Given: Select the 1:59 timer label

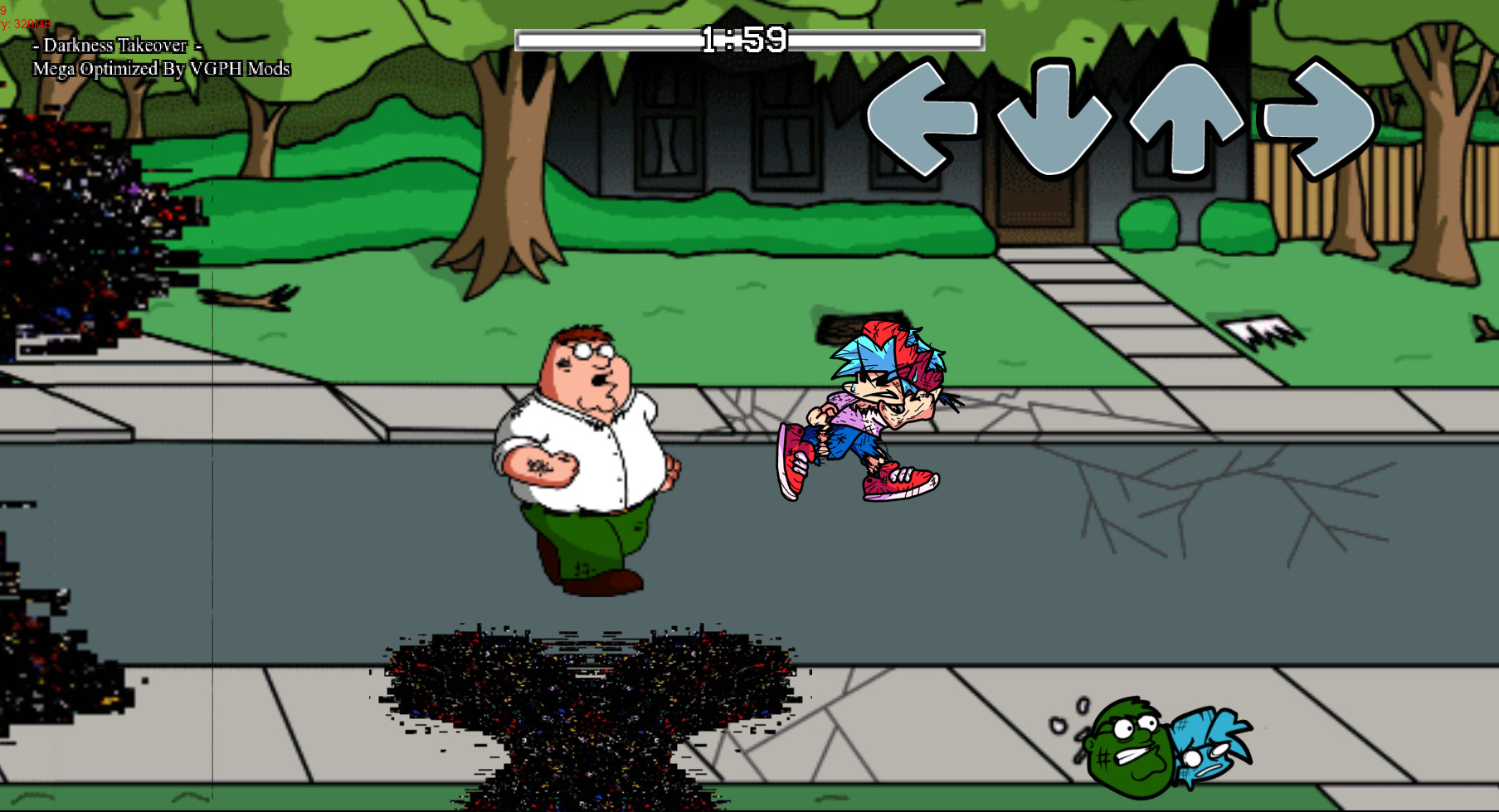Looking at the screenshot, I should 744,37.
